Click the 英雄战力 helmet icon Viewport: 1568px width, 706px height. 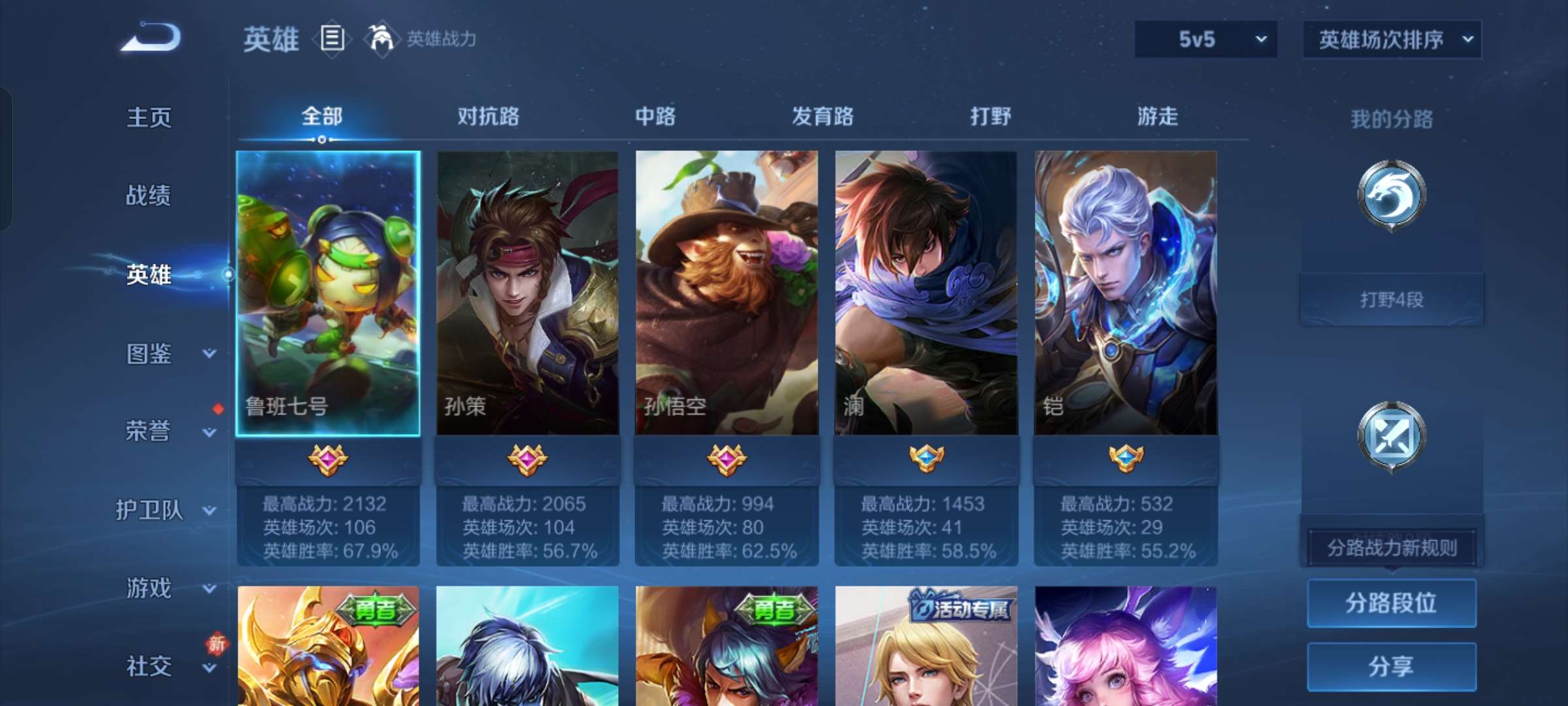pos(378,39)
